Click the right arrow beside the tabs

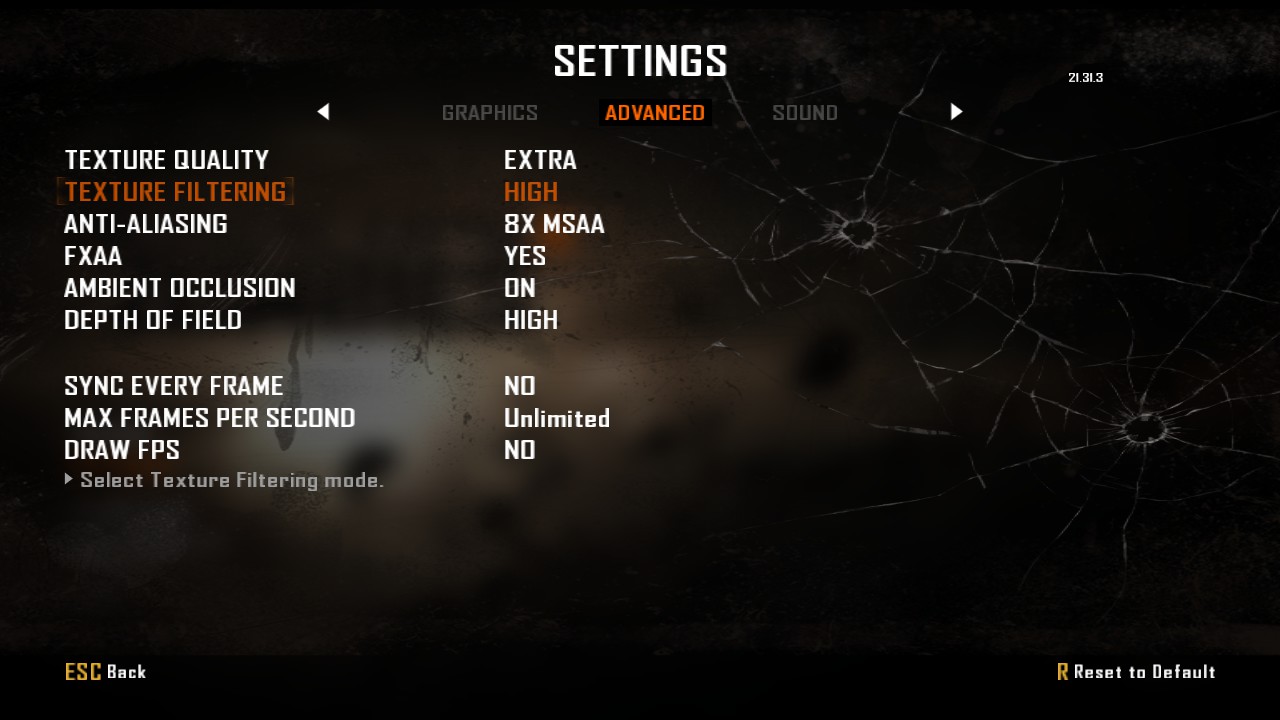pyautogui.click(x=956, y=112)
